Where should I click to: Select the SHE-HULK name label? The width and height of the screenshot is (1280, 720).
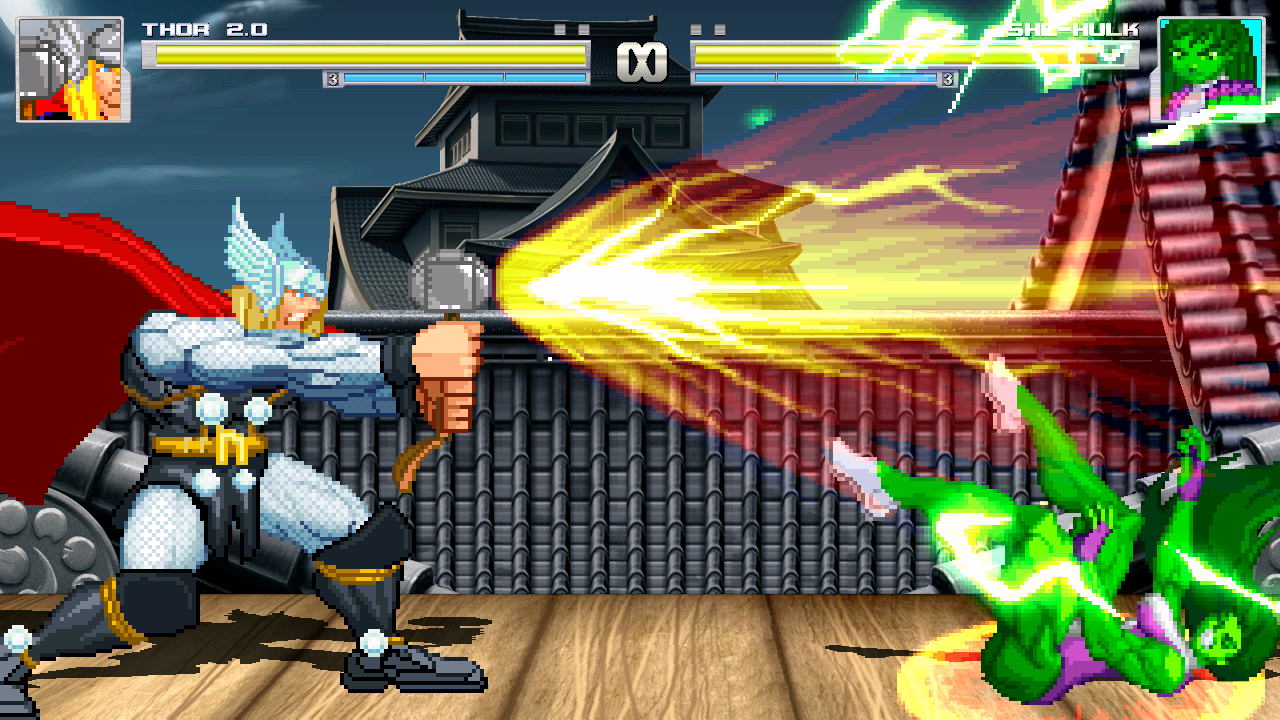(x=1070, y=31)
